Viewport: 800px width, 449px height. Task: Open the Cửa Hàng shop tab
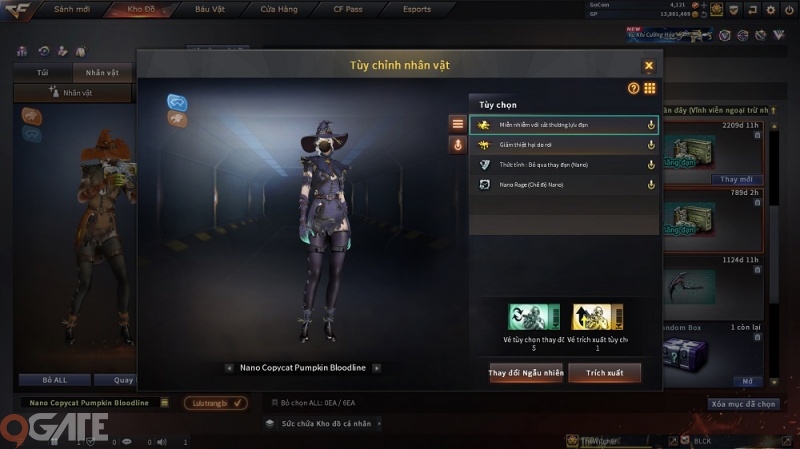(278, 9)
